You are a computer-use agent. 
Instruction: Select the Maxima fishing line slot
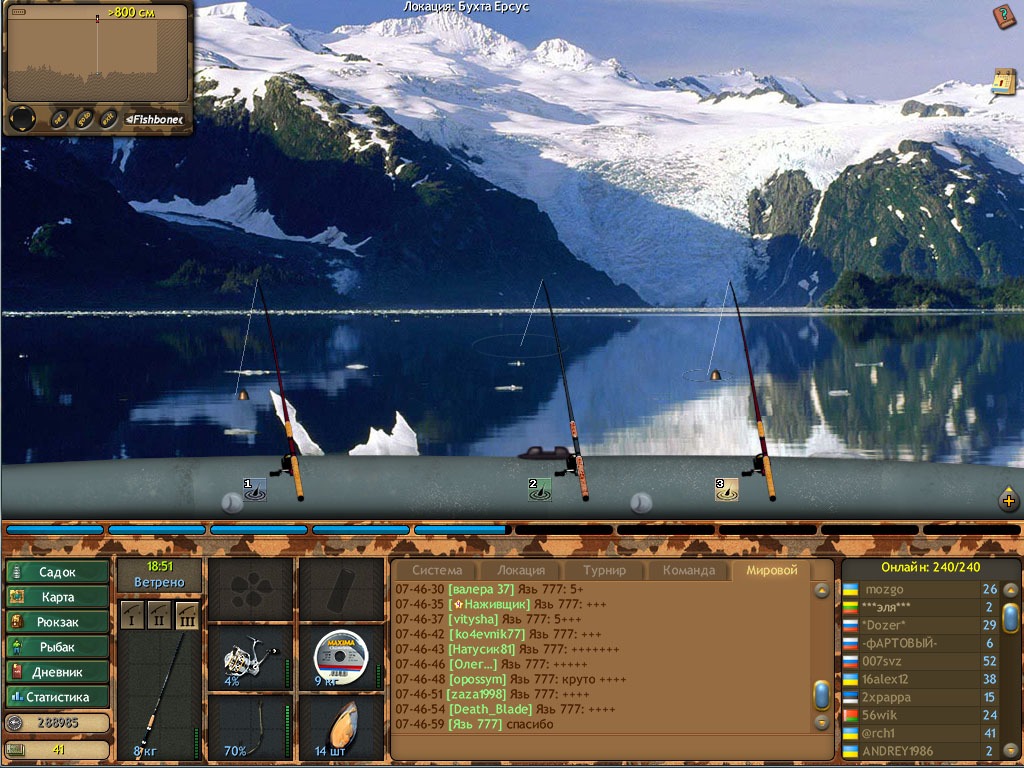coord(340,657)
